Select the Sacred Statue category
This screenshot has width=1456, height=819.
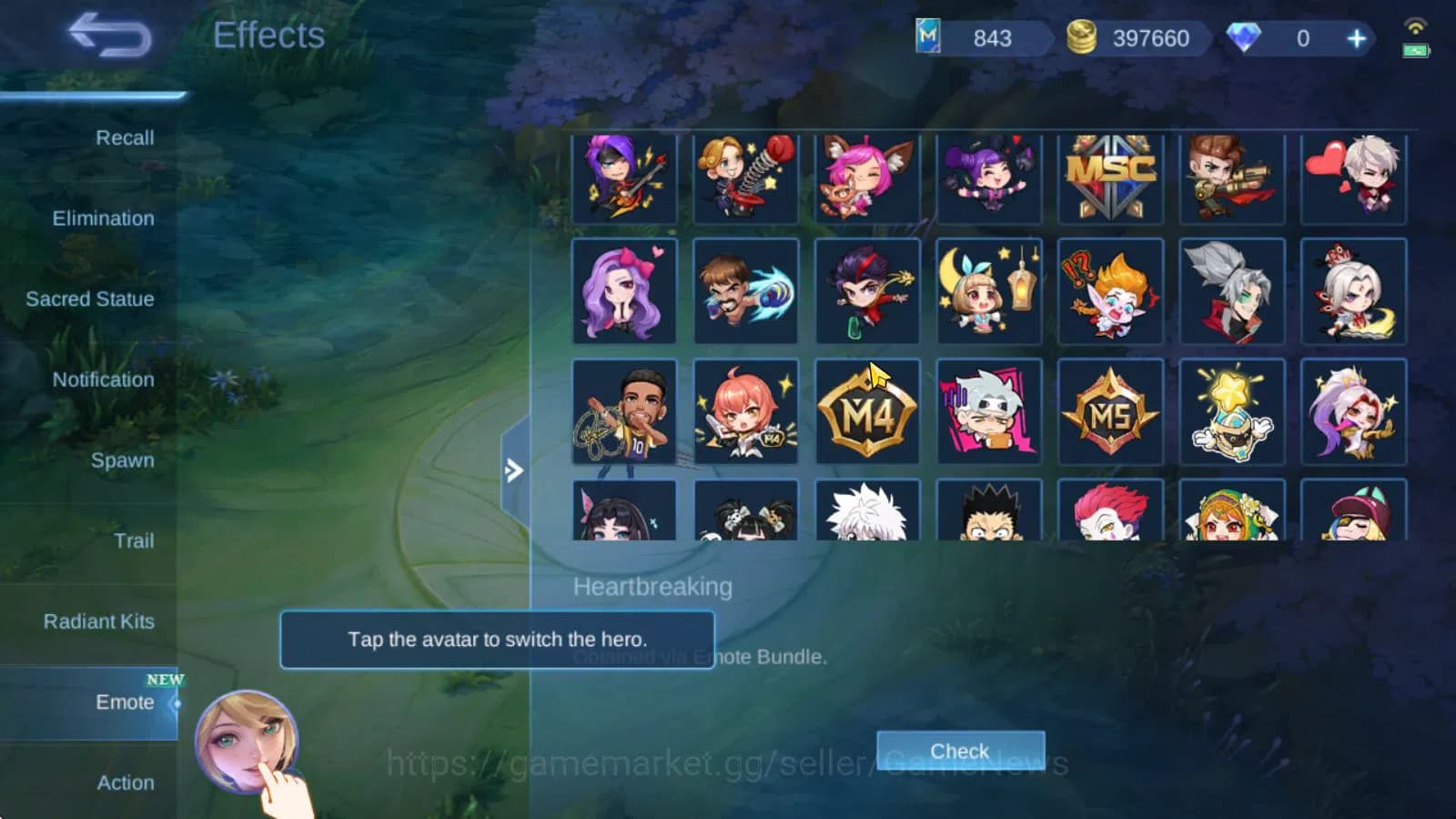point(90,298)
